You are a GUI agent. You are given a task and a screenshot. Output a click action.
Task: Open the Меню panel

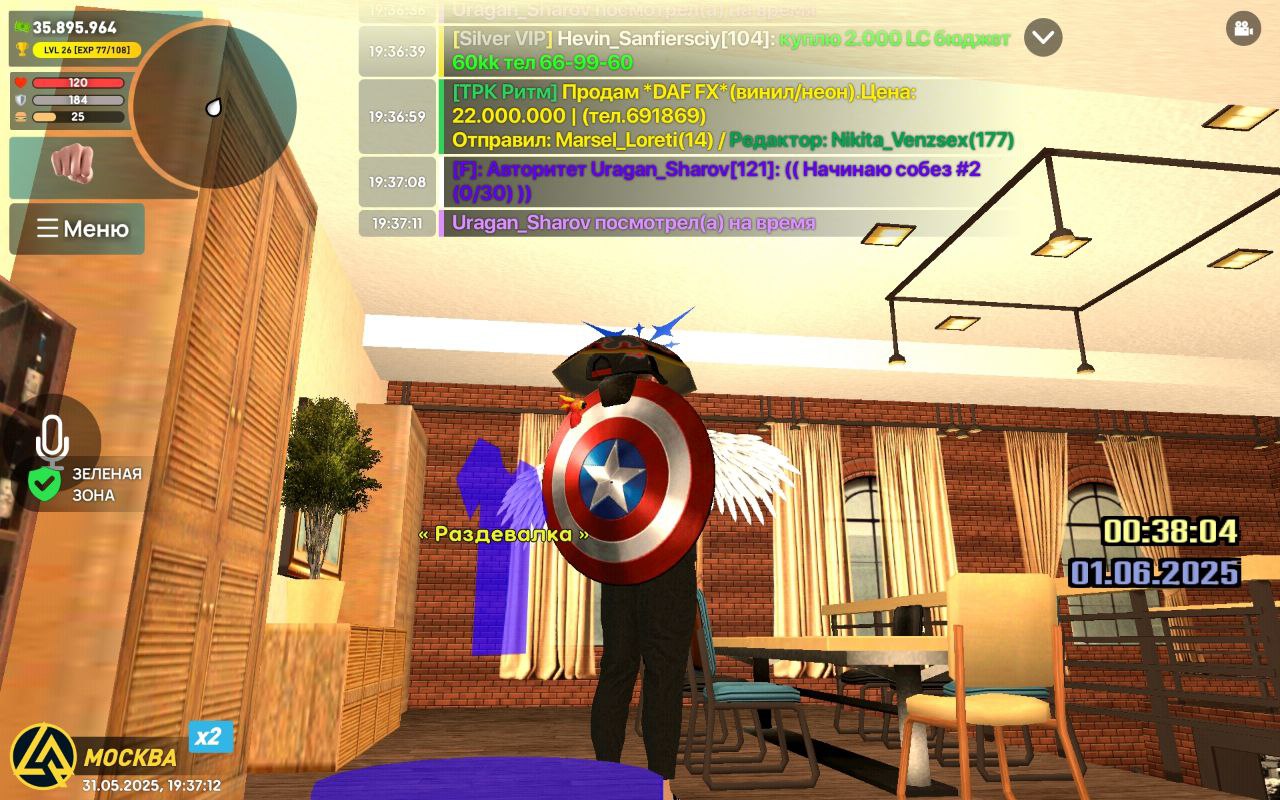point(77,228)
